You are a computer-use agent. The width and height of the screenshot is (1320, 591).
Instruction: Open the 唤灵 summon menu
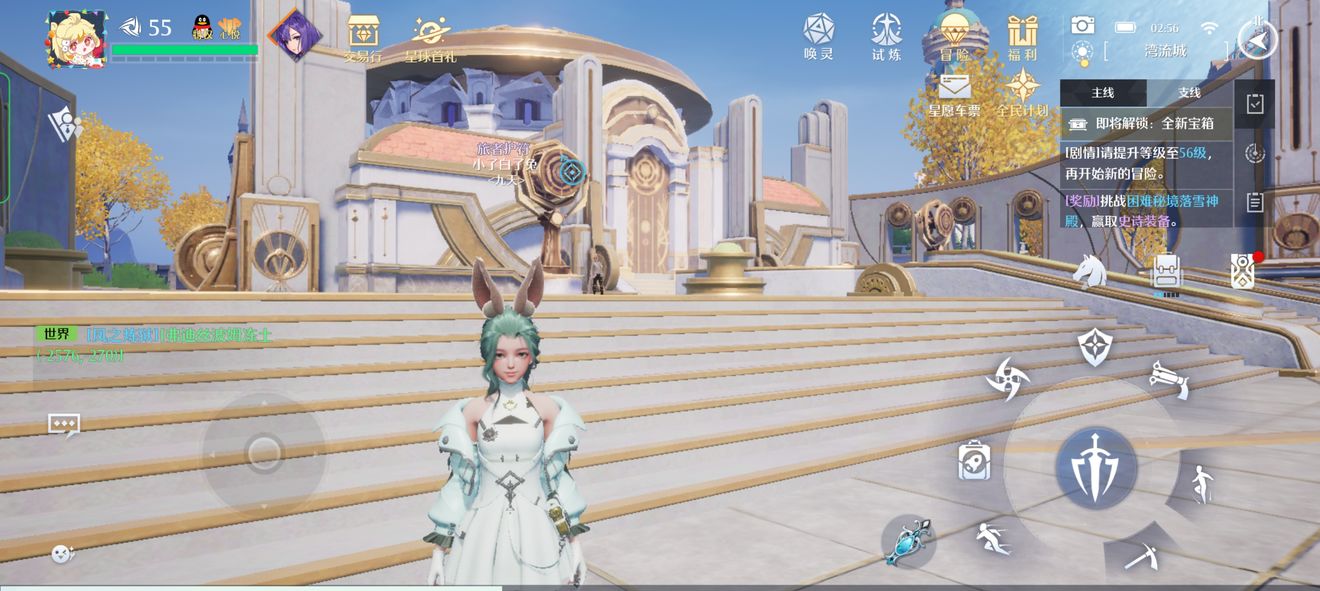(819, 35)
